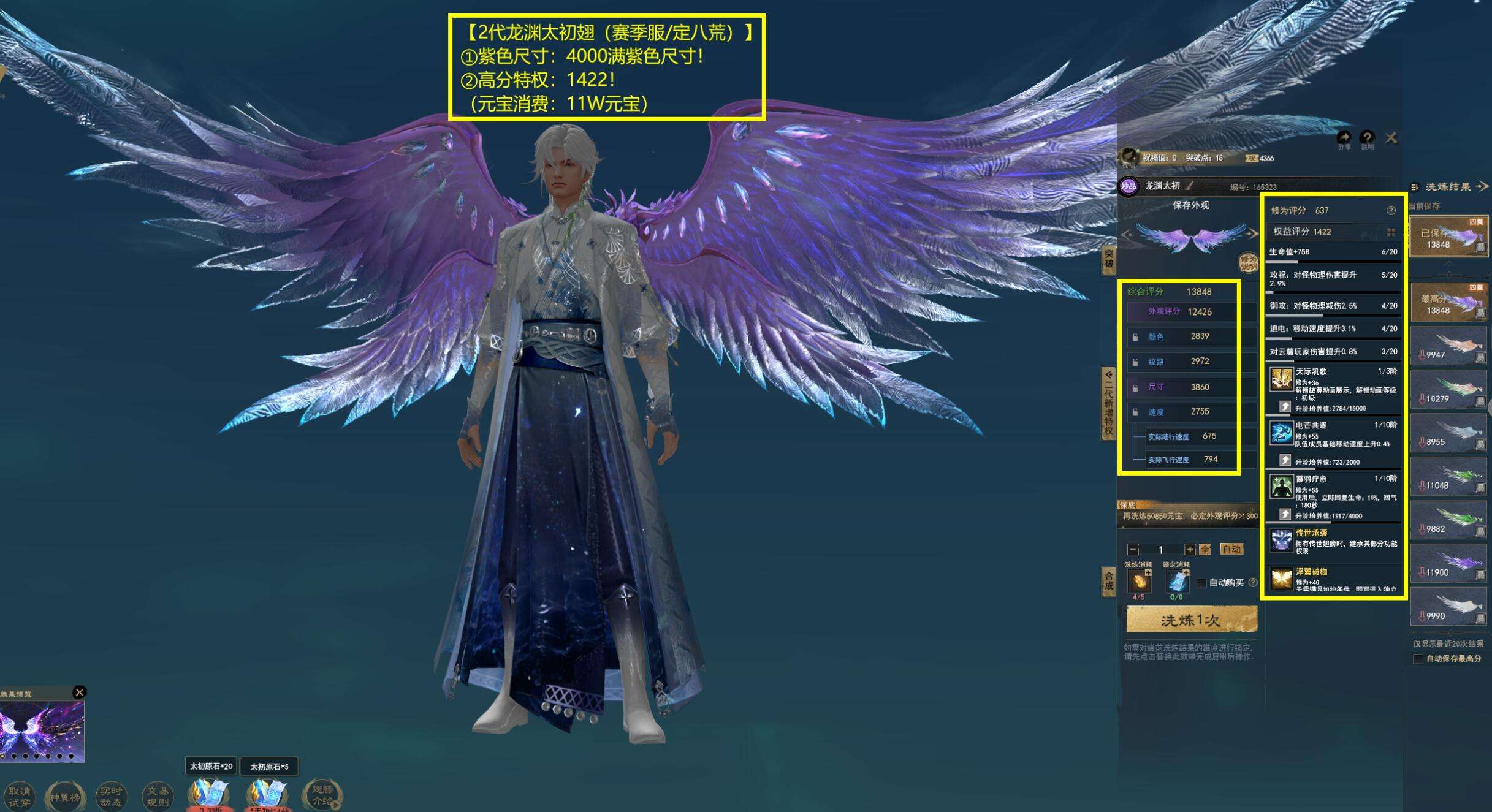Open the 神翼榜 ranking button
The height and width of the screenshot is (812, 1492).
point(64,796)
